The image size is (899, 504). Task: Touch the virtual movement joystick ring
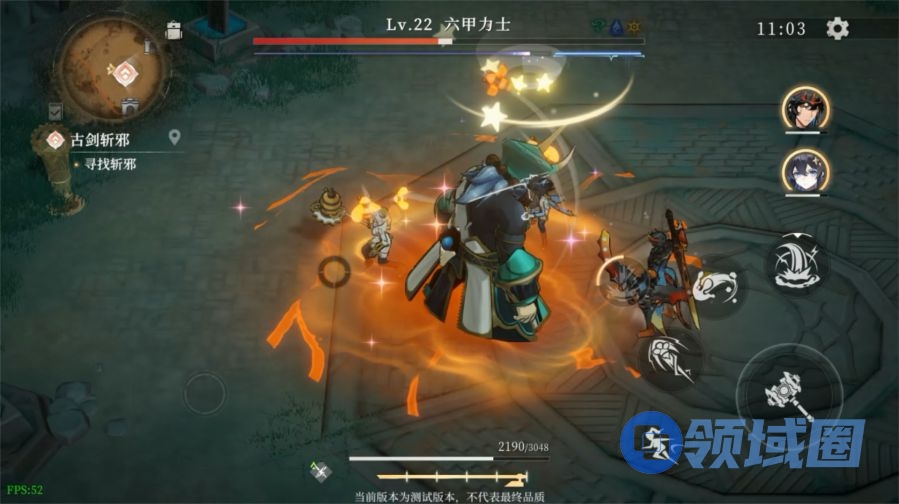[205, 394]
